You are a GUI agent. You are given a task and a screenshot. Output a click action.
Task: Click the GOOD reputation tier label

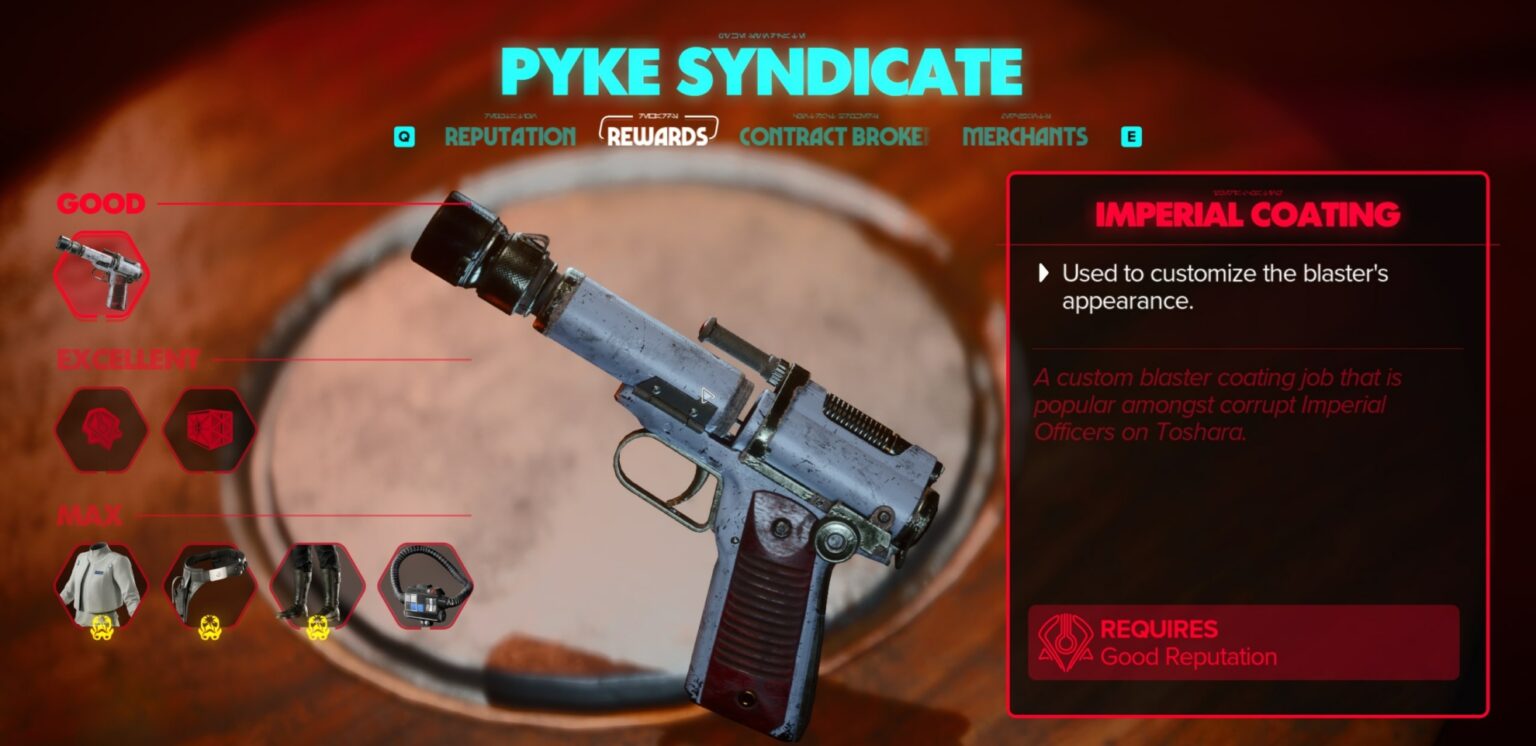coord(100,204)
